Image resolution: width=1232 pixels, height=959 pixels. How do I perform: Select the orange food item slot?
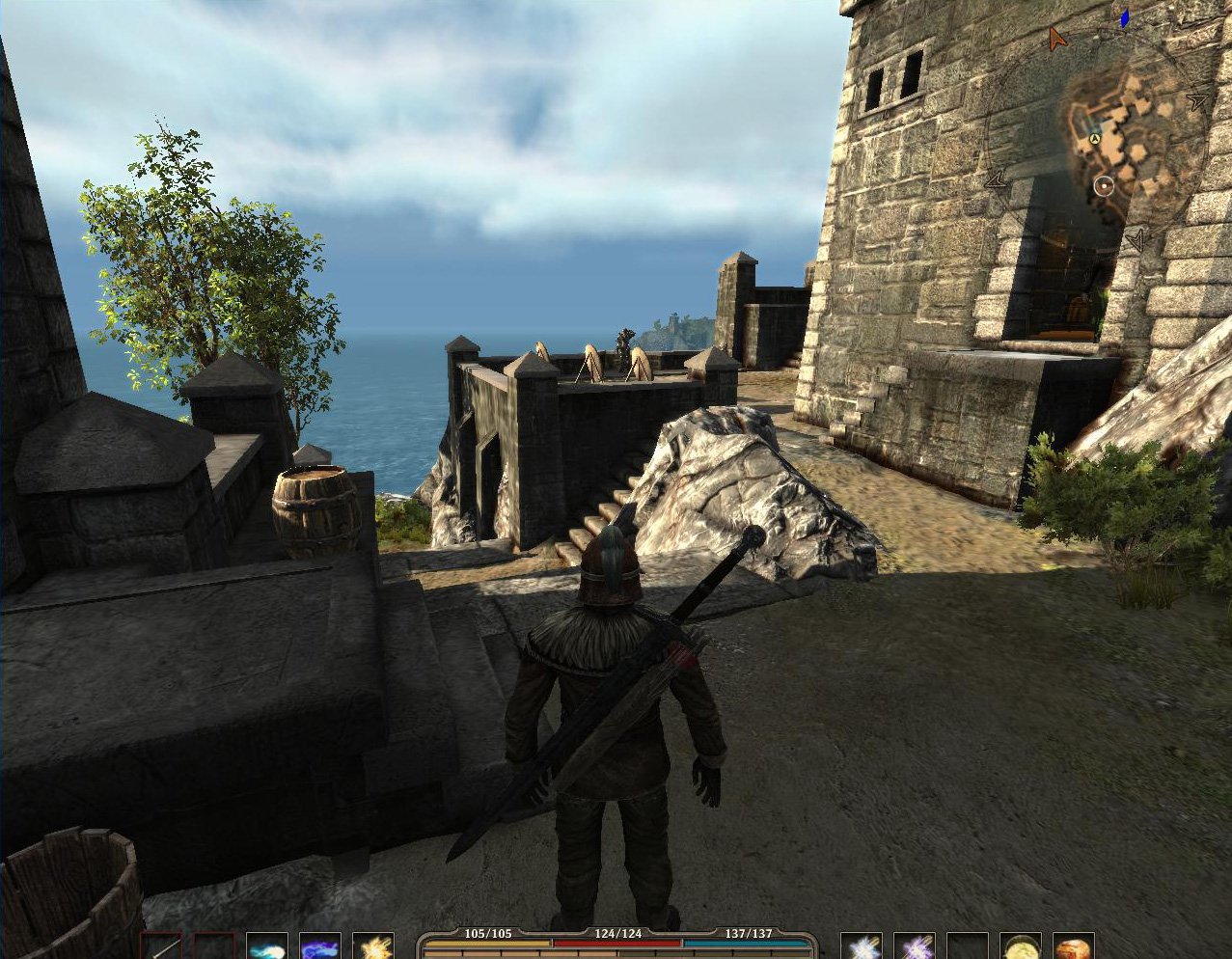coord(1073,947)
